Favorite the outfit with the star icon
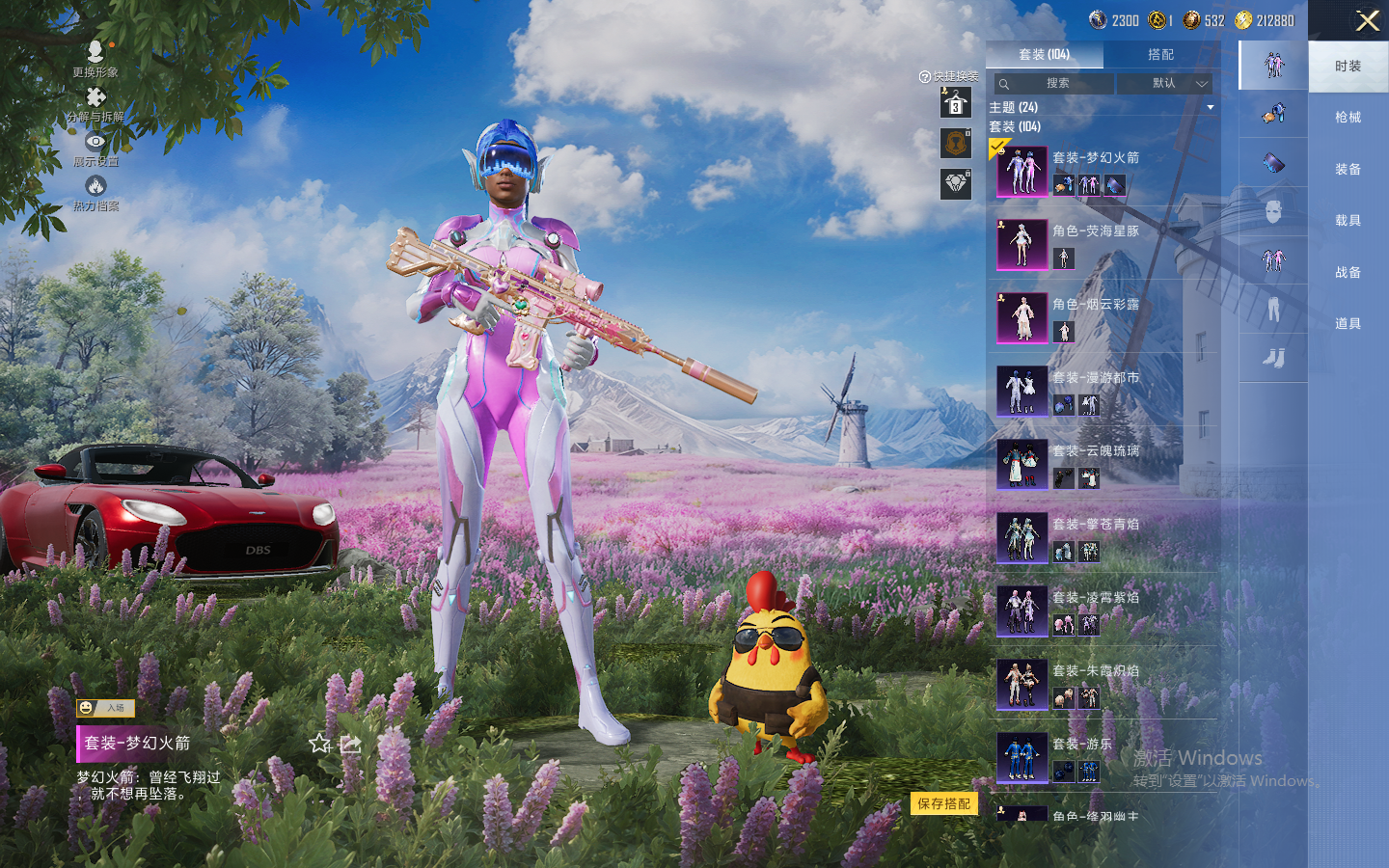 click(x=320, y=744)
